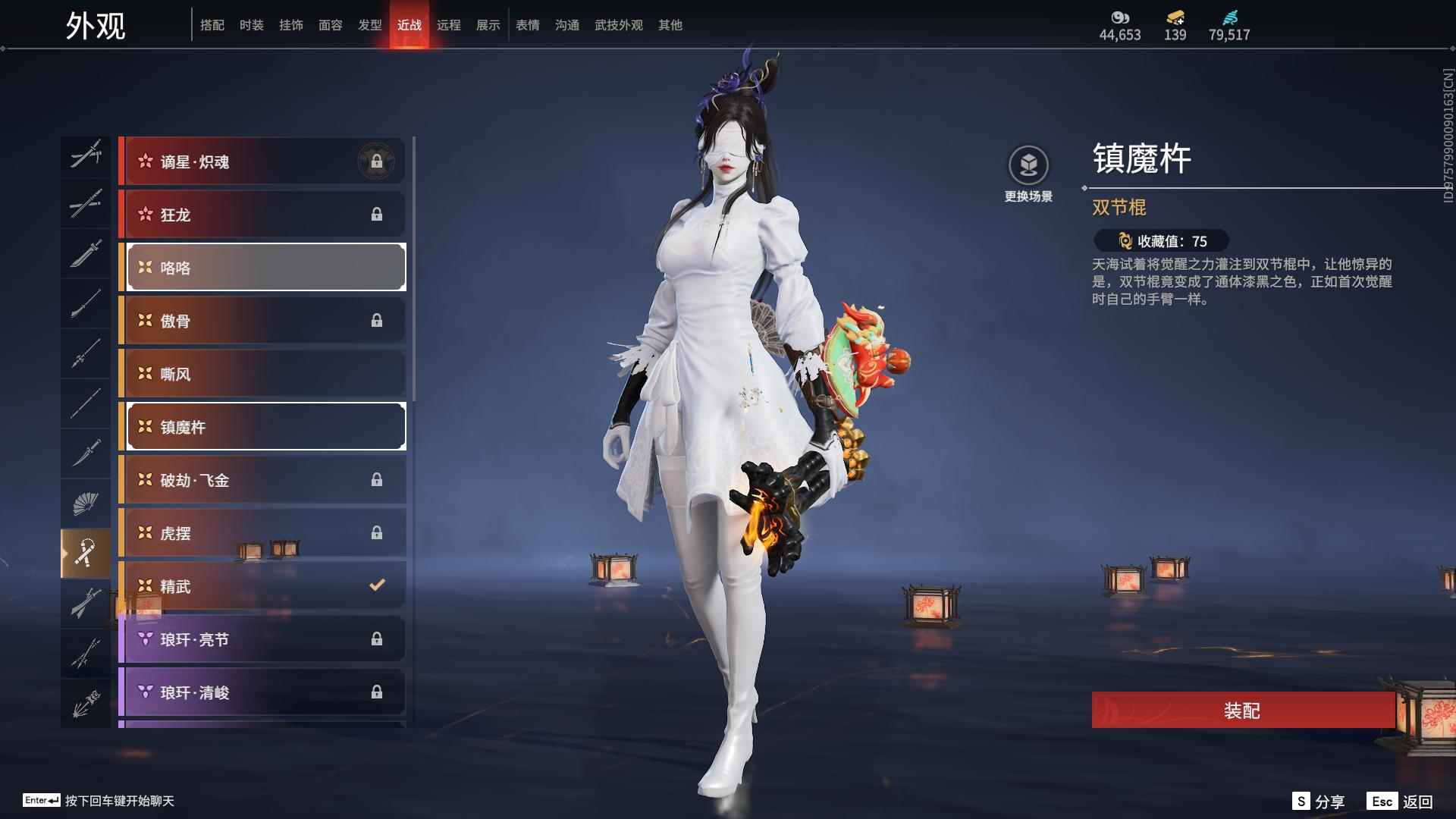Click the coin currency icon showing 44,653
This screenshot has width=1456, height=819.
pyautogui.click(x=1120, y=17)
